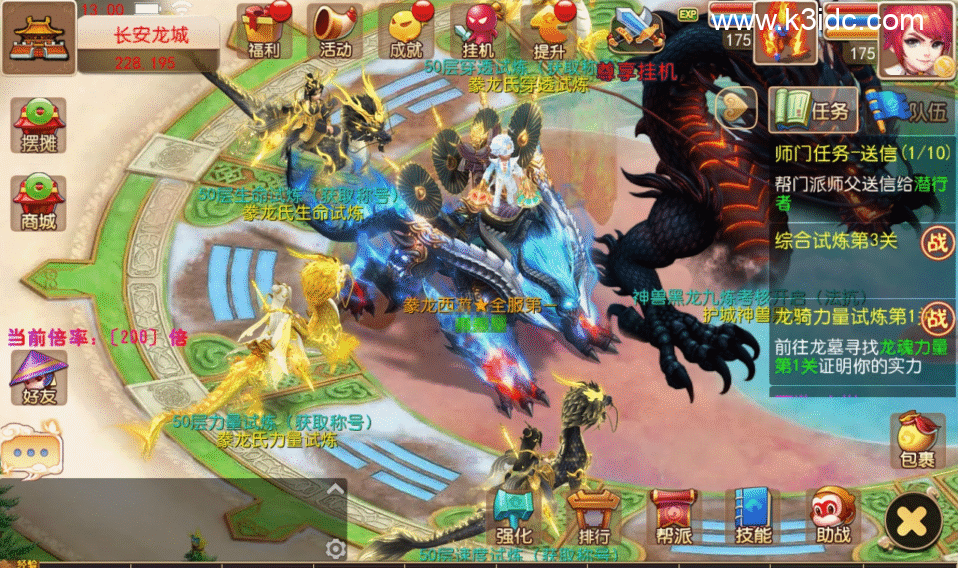Open the 长安龙城 palace map icon
This screenshot has height=568, width=958.
pyautogui.click(x=37, y=38)
